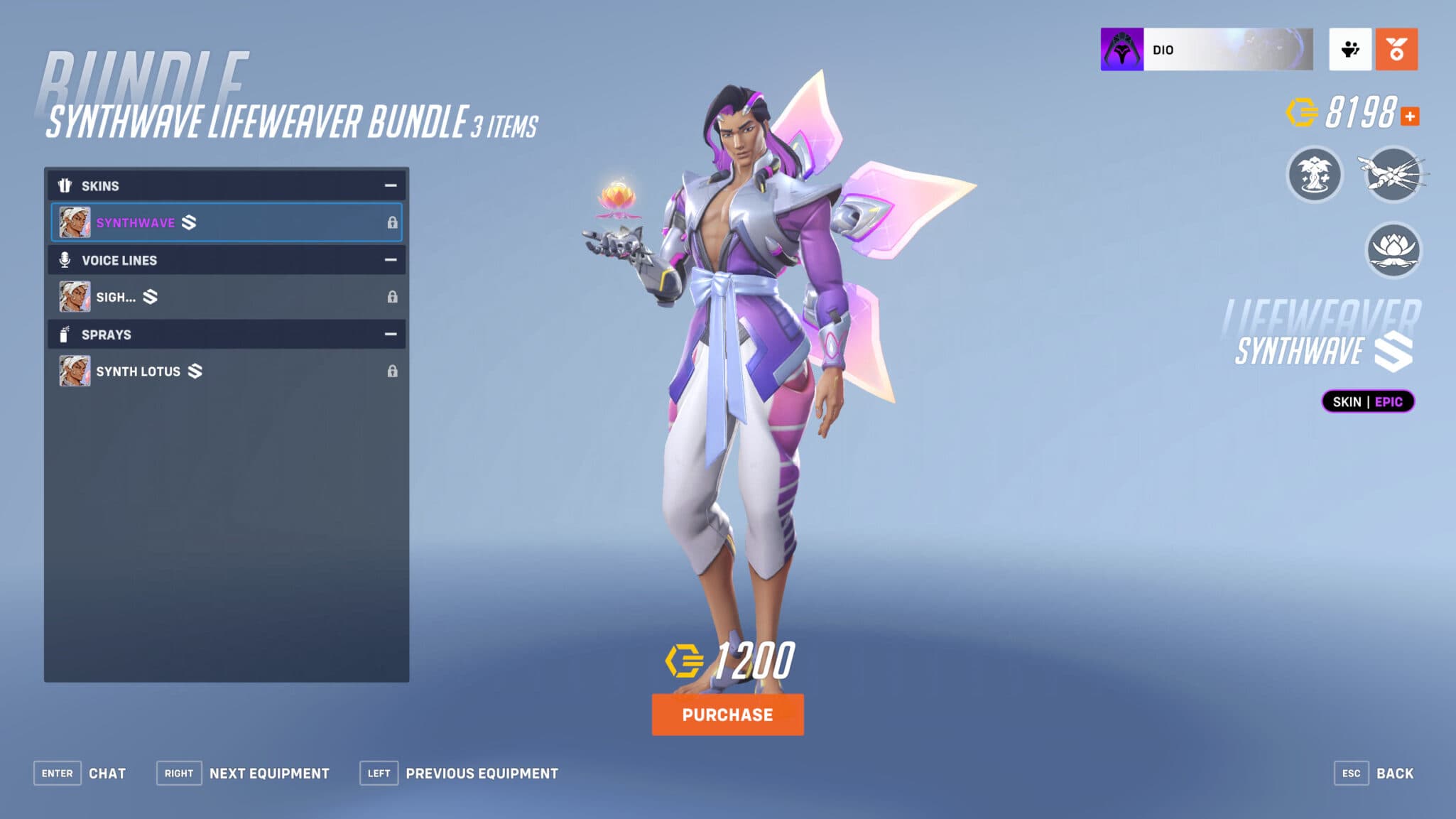Select the spray can Sprays icon
Image resolution: width=1456 pixels, height=819 pixels.
click(66, 334)
